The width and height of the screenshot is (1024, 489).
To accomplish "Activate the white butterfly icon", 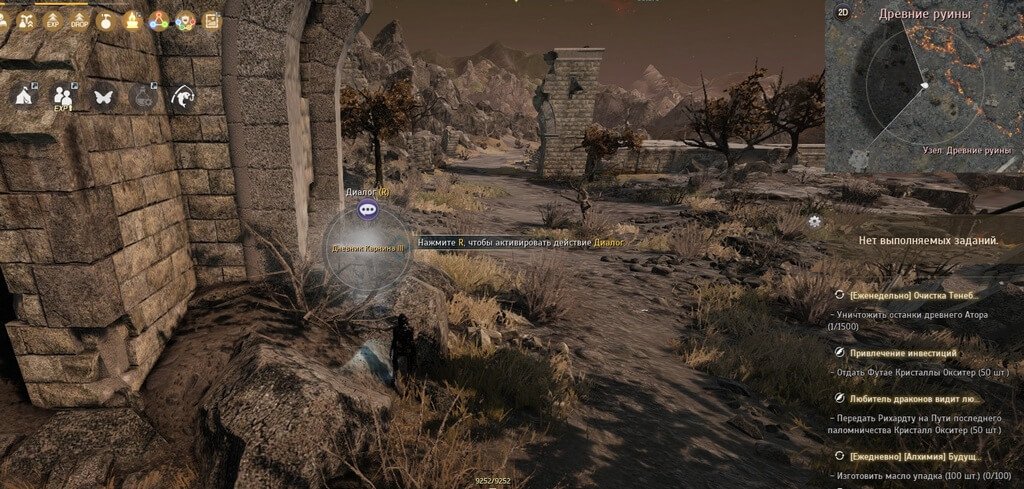I will [103, 96].
